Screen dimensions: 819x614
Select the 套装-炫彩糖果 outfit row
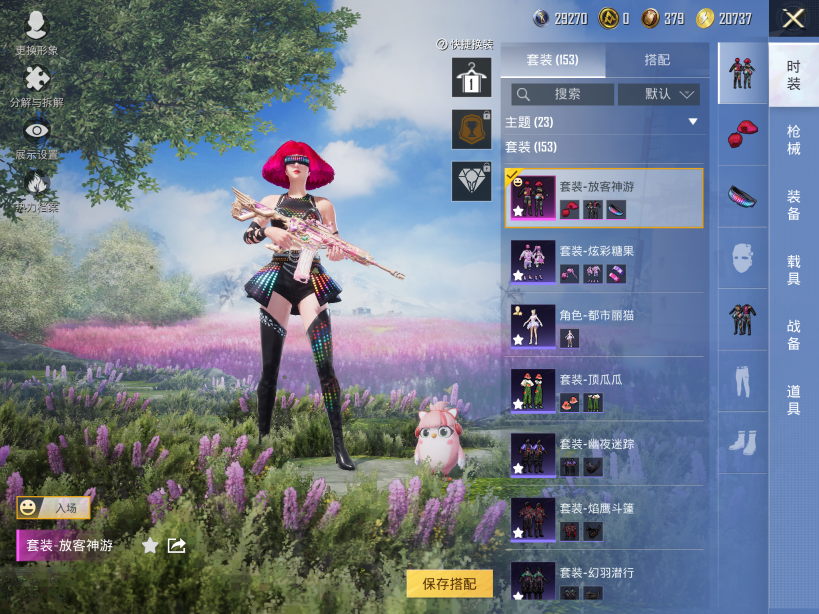[x=604, y=262]
